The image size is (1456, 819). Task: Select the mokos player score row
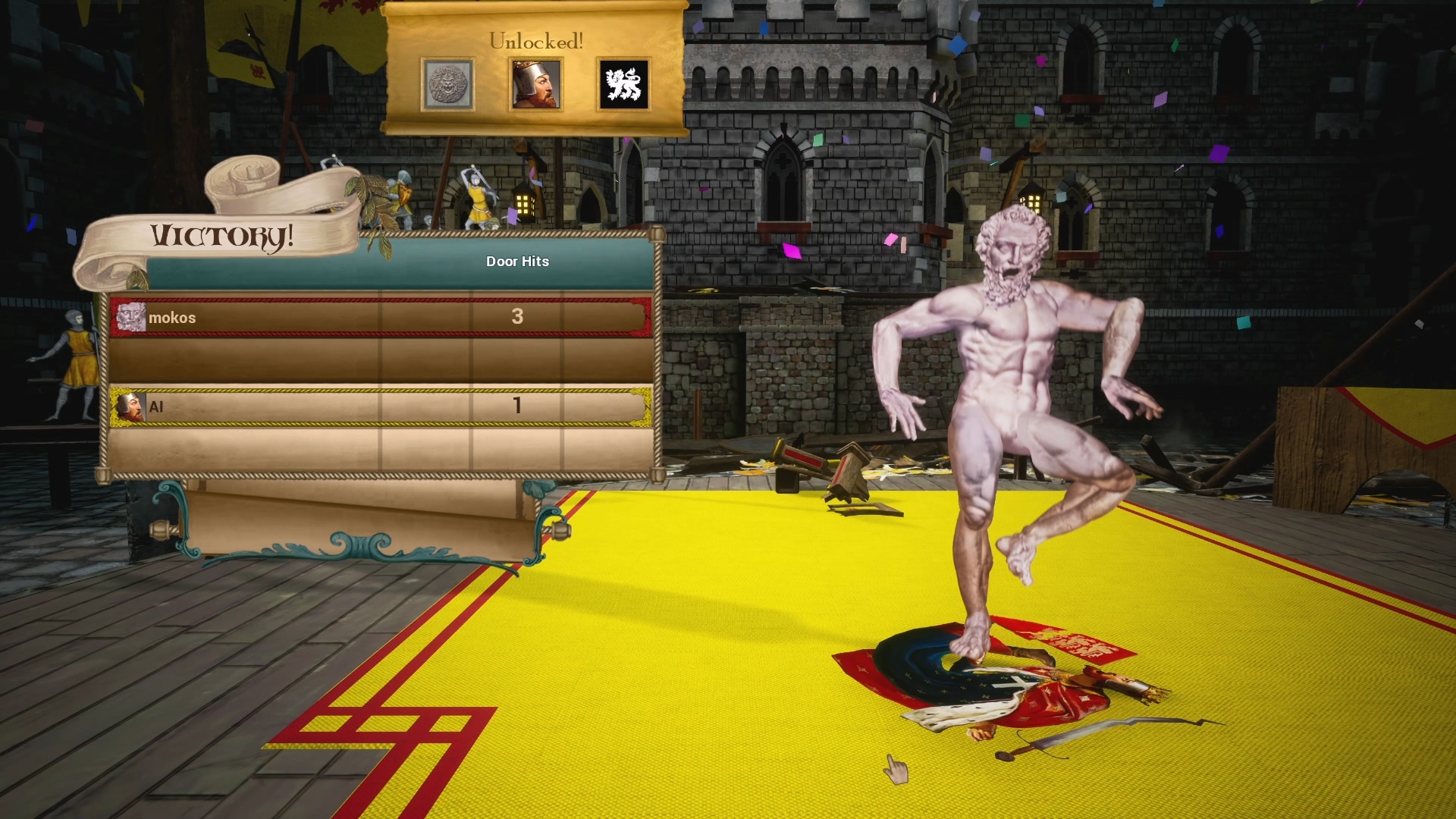pos(381,317)
